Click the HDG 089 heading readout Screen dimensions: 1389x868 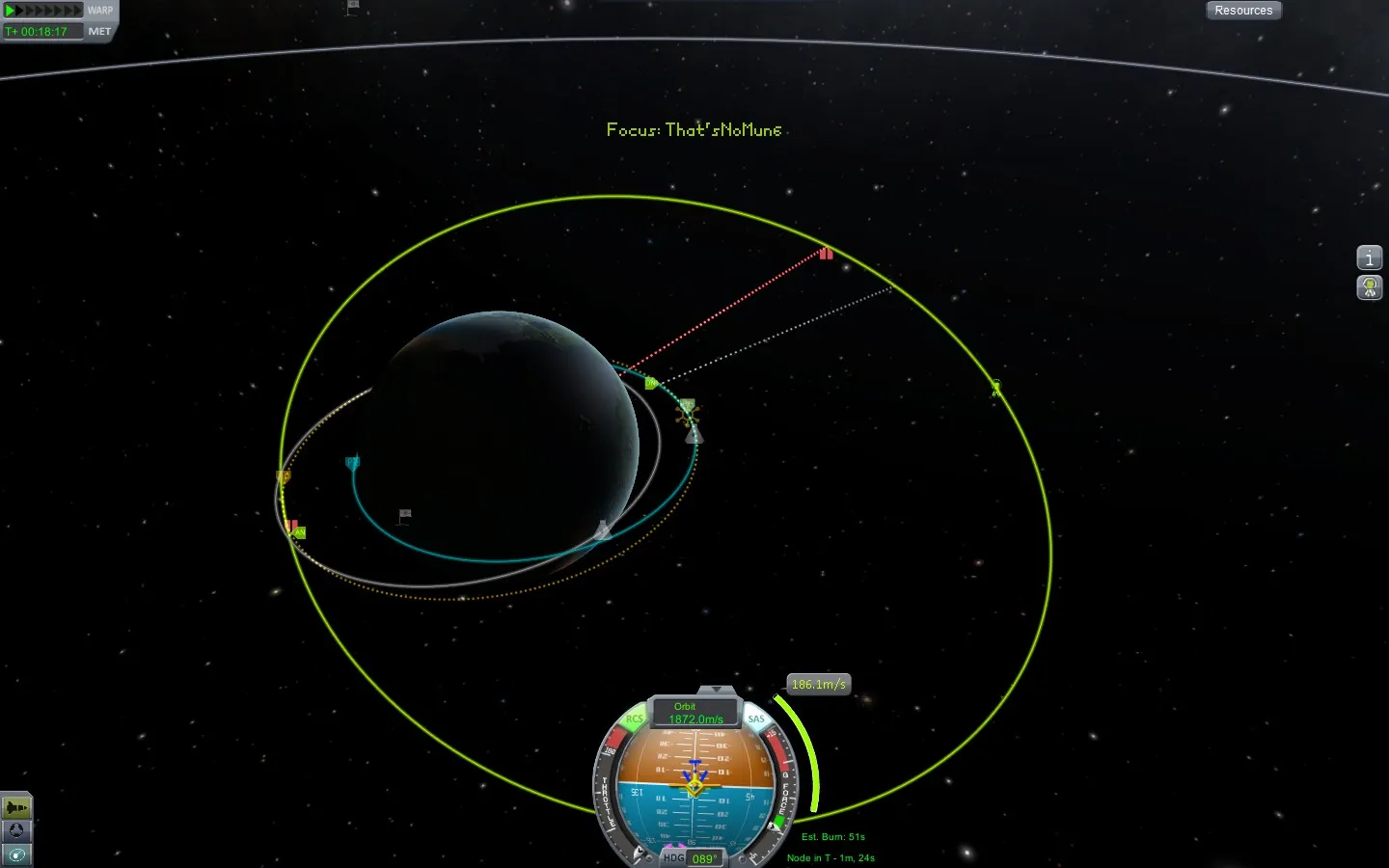click(x=693, y=858)
